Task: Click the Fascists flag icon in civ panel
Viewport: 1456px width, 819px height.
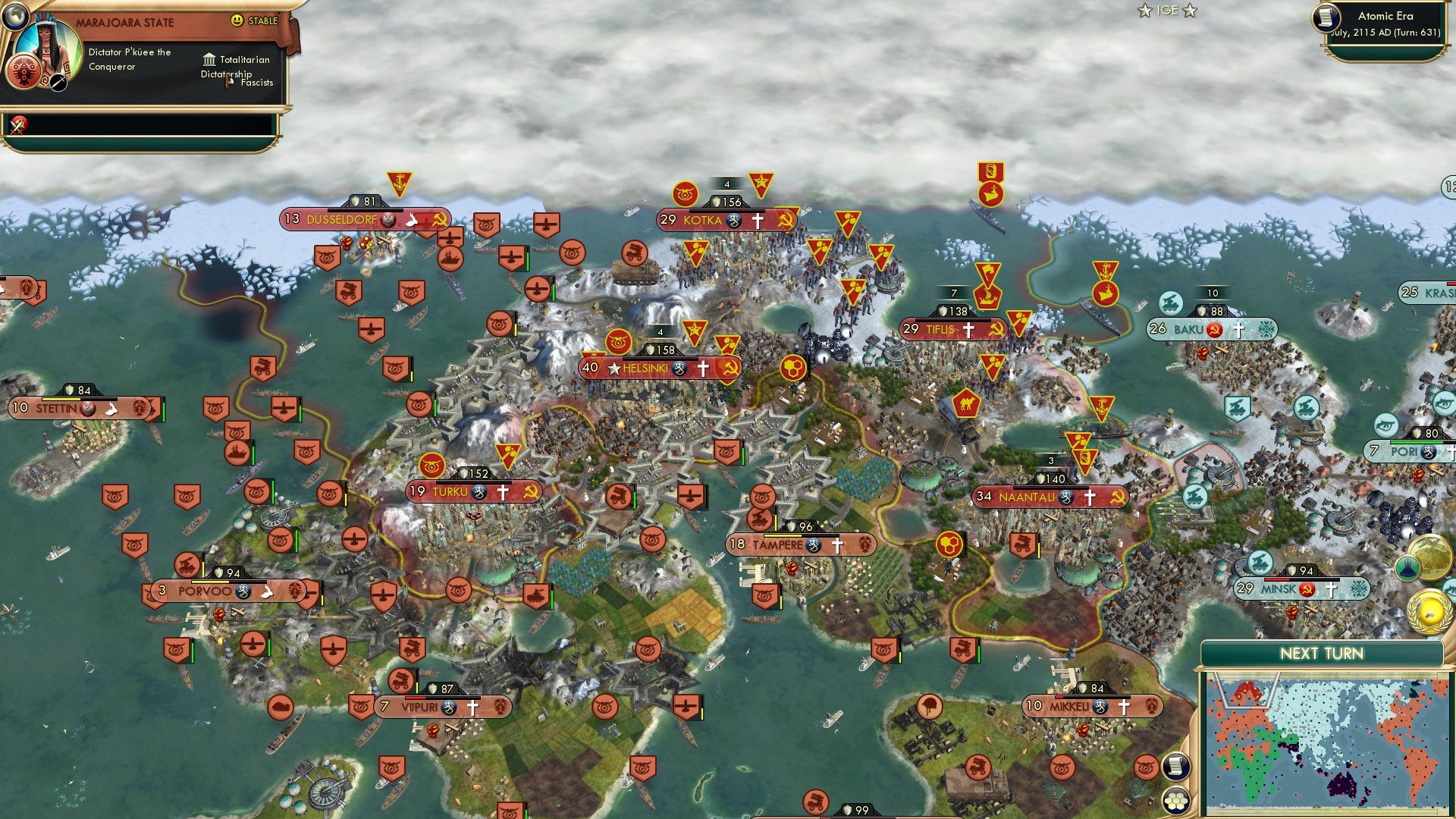Action: click(228, 83)
